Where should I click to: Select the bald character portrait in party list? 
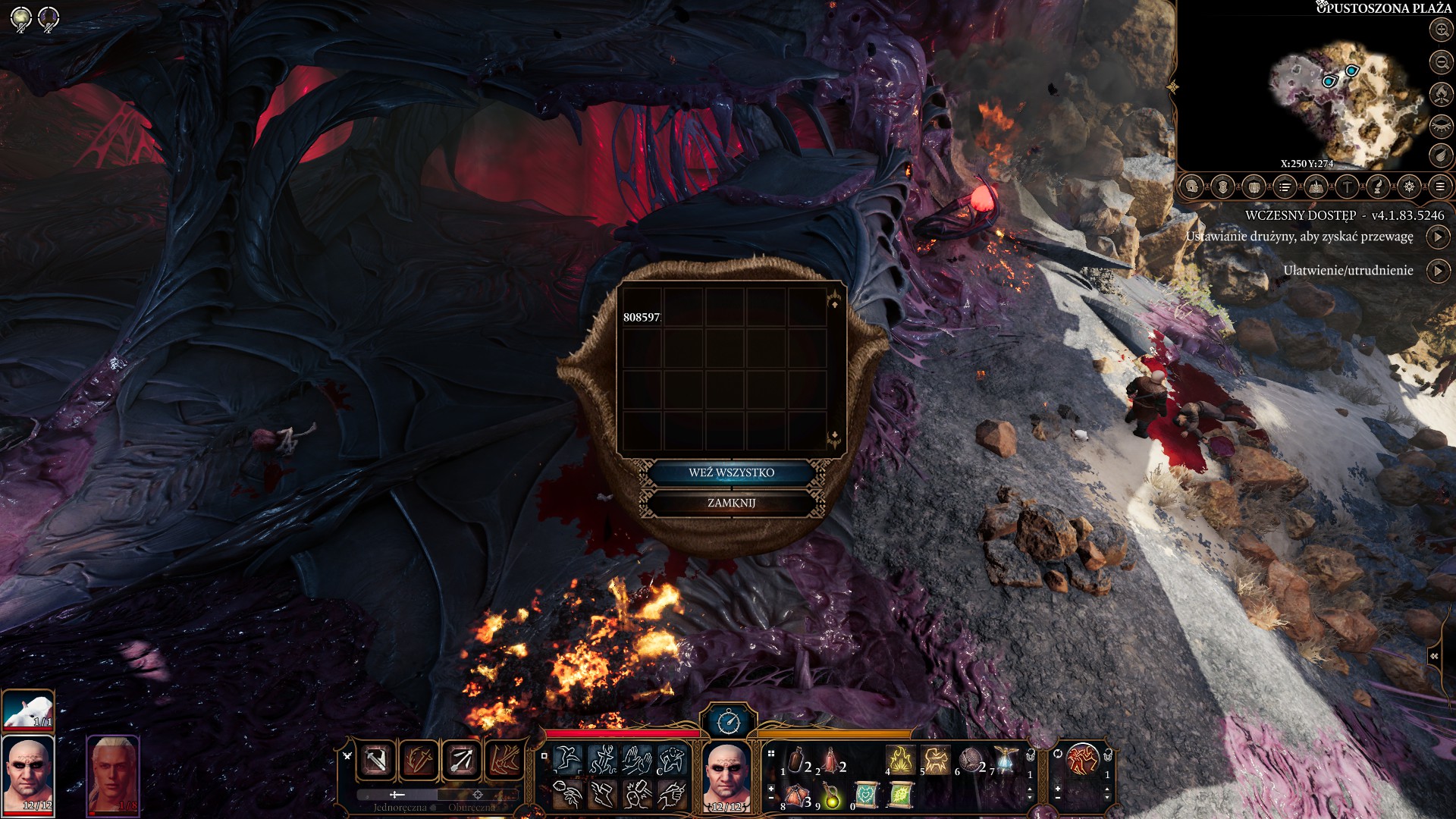(28, 775)
